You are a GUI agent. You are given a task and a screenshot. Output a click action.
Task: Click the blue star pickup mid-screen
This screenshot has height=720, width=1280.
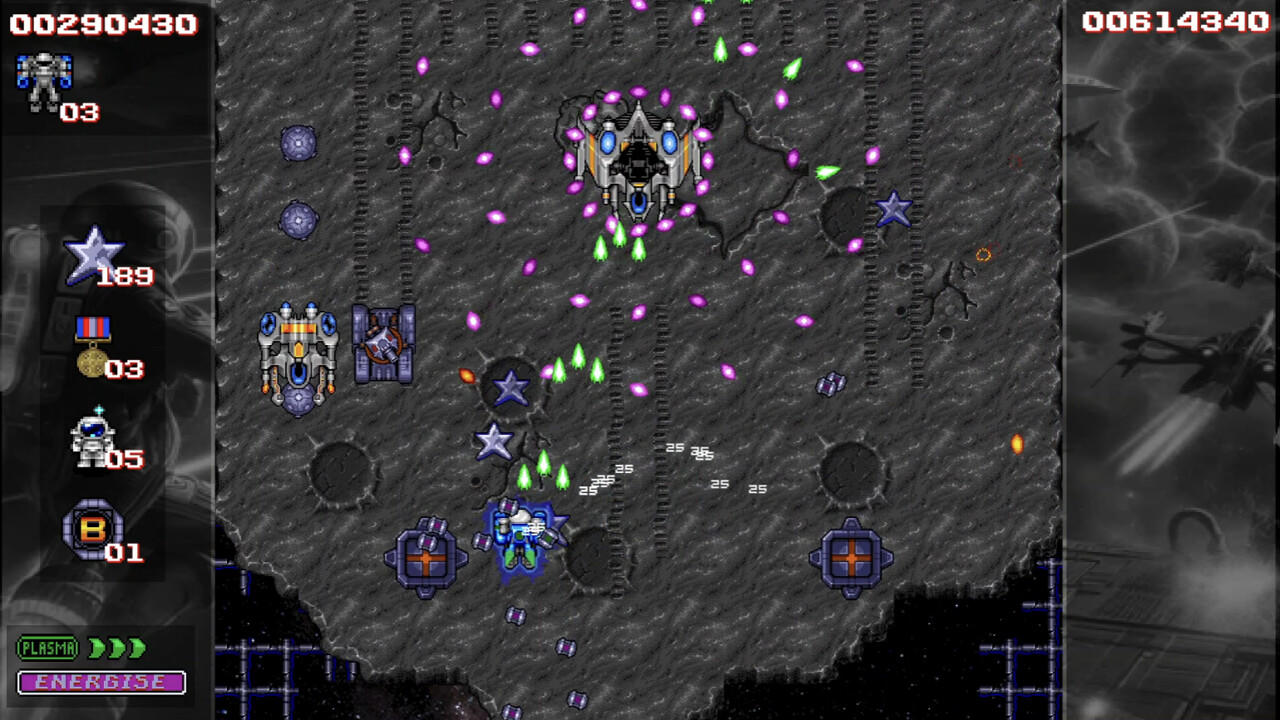(511, 388)
